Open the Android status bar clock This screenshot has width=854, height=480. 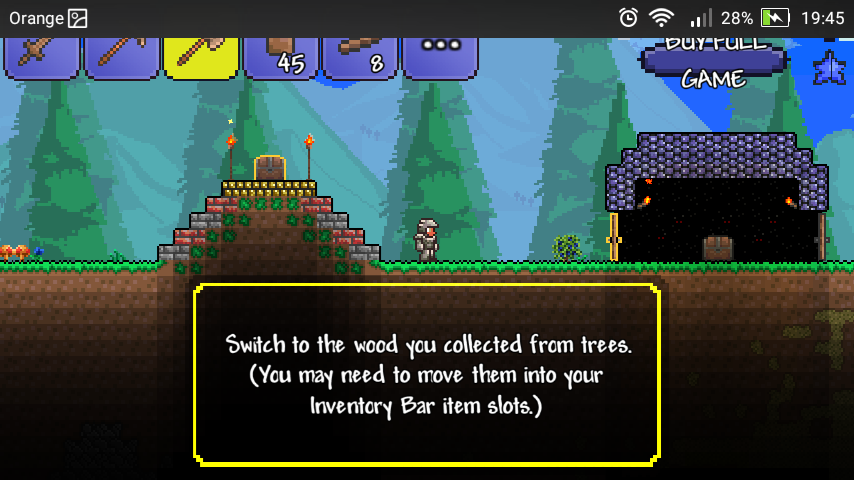tap(823, 18)
